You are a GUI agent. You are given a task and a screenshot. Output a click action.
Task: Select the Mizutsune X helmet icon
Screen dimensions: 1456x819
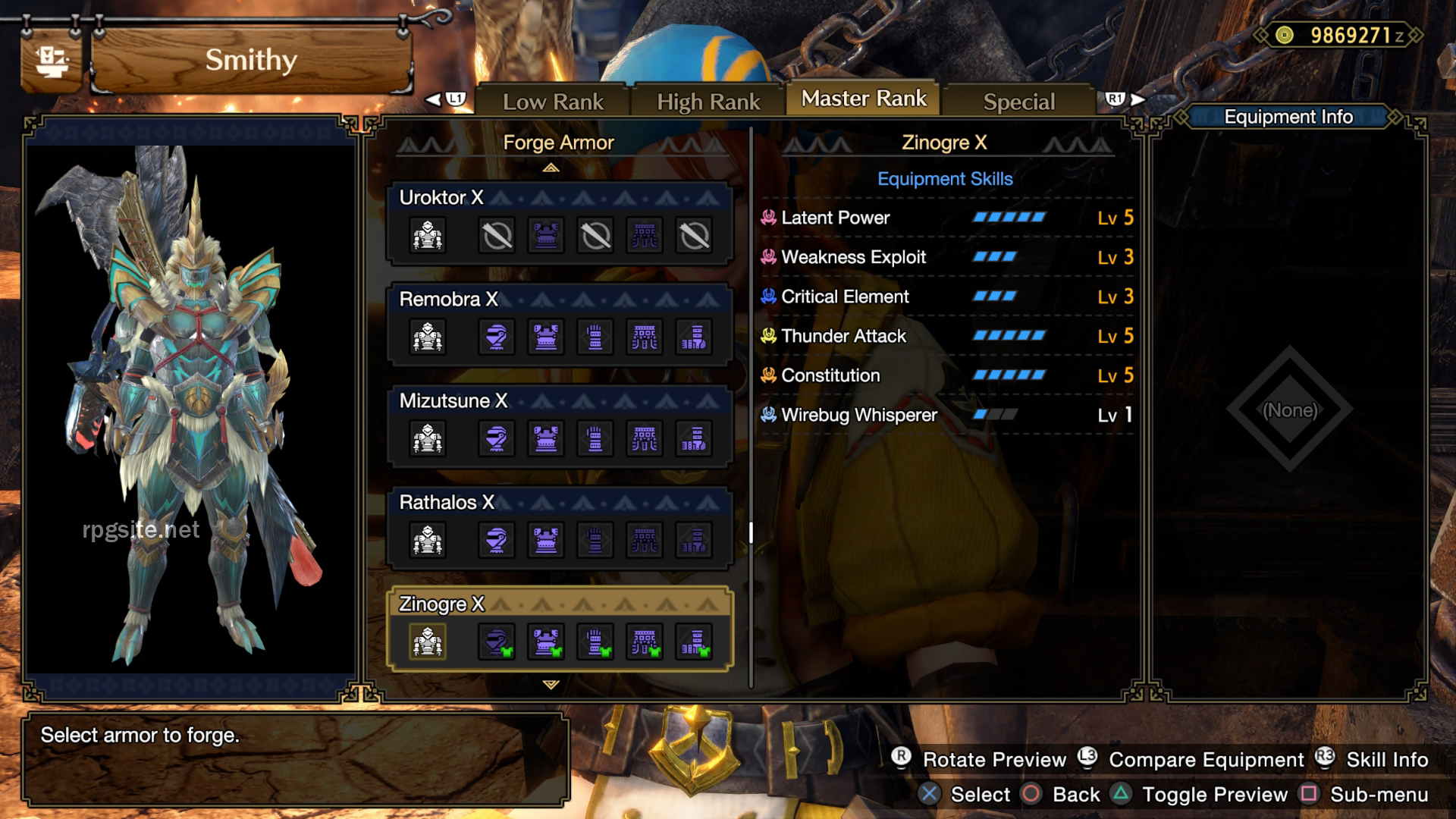click(497, 438)
